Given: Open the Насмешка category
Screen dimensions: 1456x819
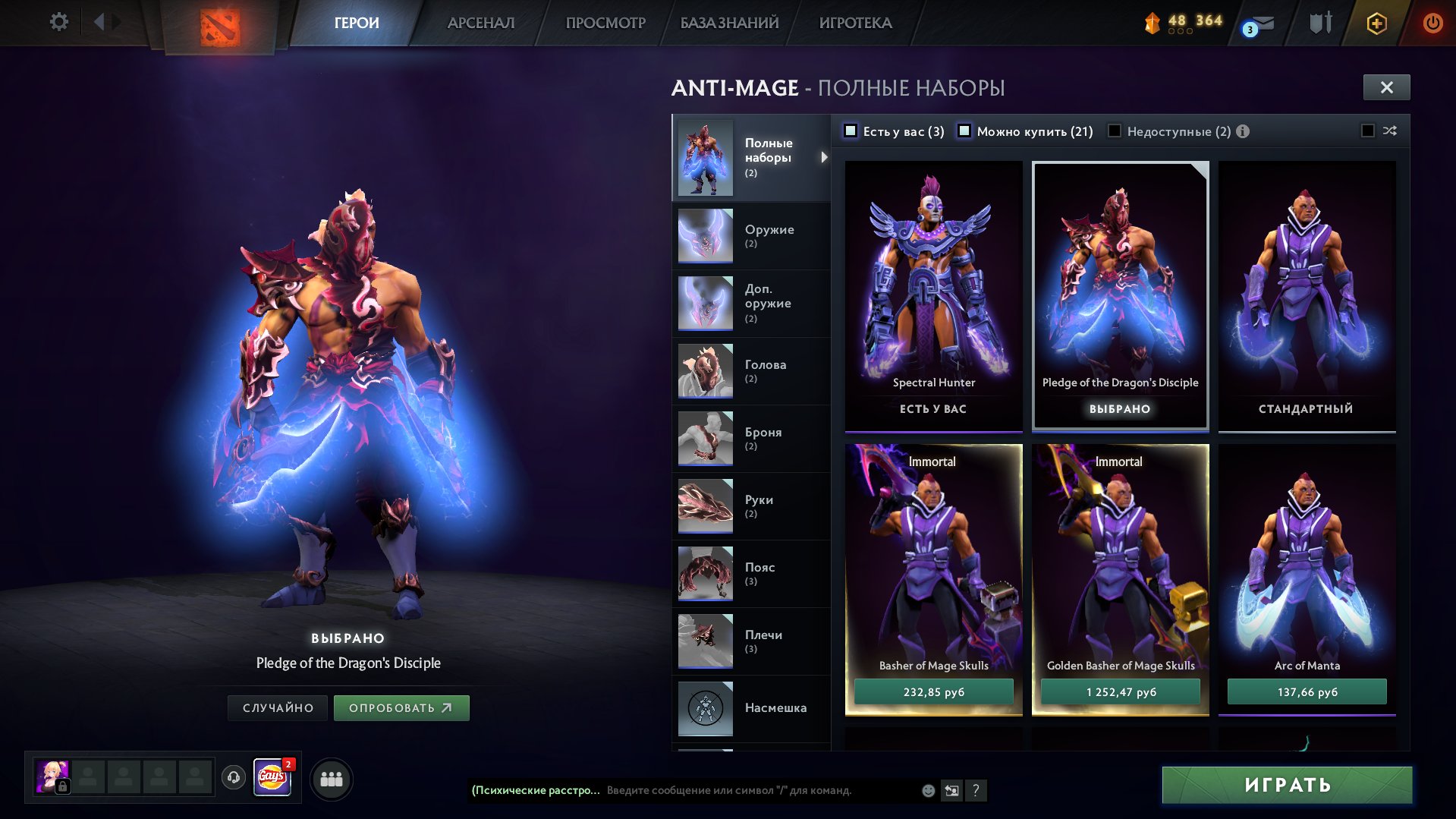Looking at the screenshot, I should (x=751, y=708).
